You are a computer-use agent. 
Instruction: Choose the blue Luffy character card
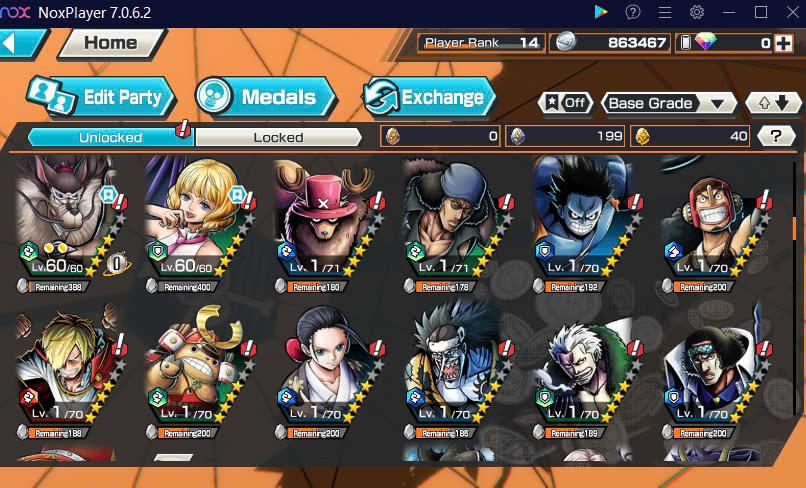coord(585,222)
